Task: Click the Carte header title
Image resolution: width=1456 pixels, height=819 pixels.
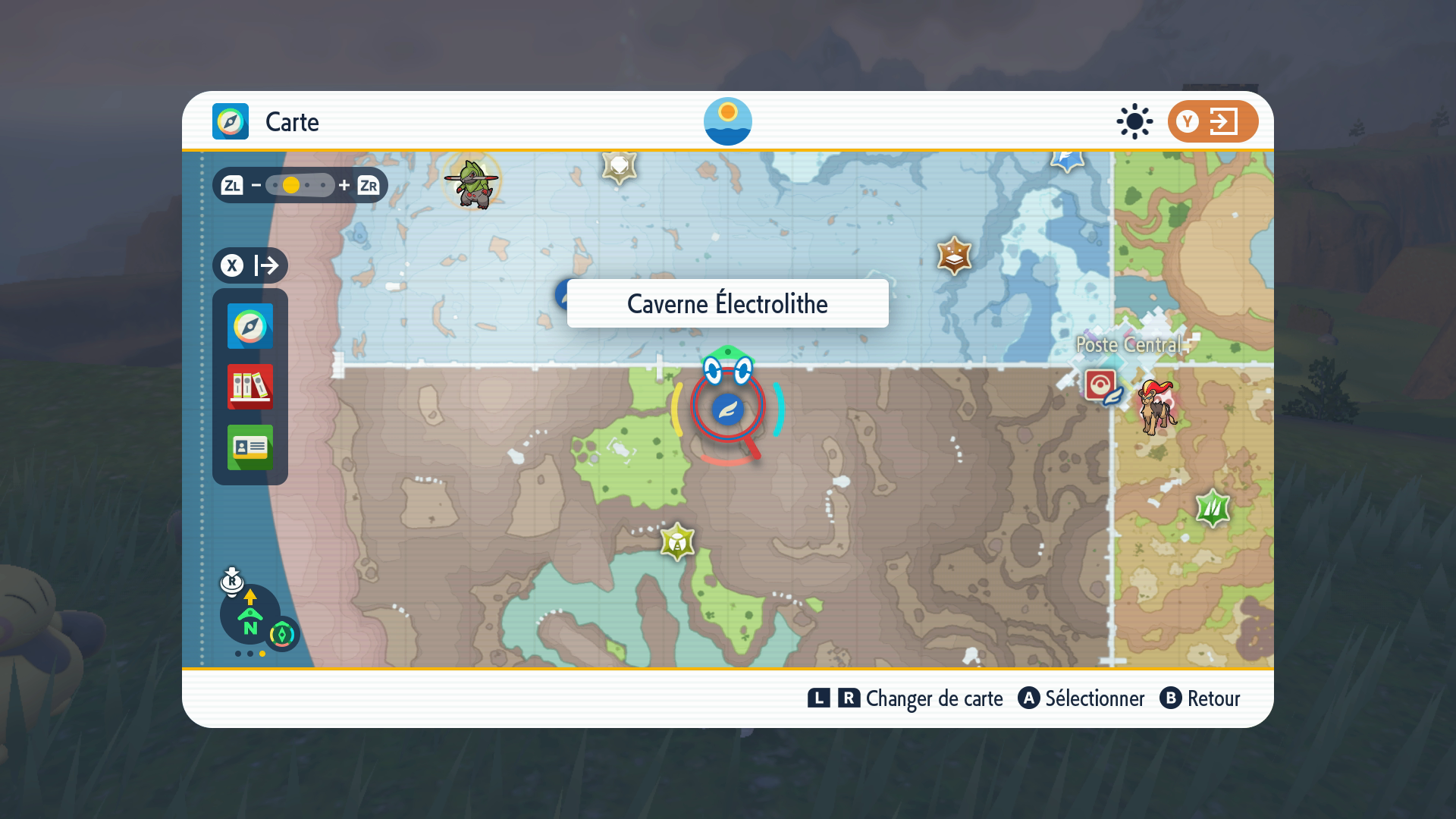Action: [x=291, y=121]
